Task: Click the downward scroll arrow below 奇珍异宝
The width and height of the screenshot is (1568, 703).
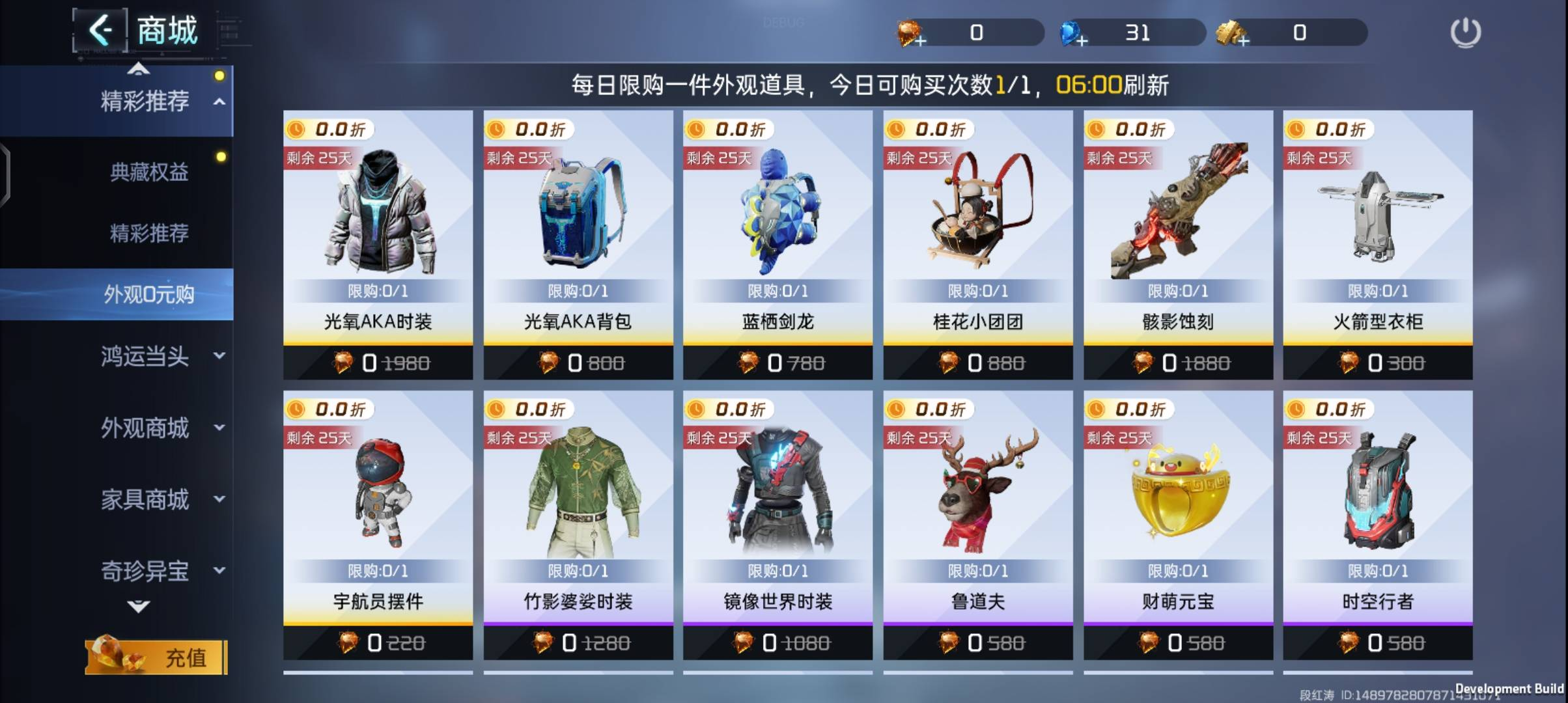Action: click(x=137, y=607)
